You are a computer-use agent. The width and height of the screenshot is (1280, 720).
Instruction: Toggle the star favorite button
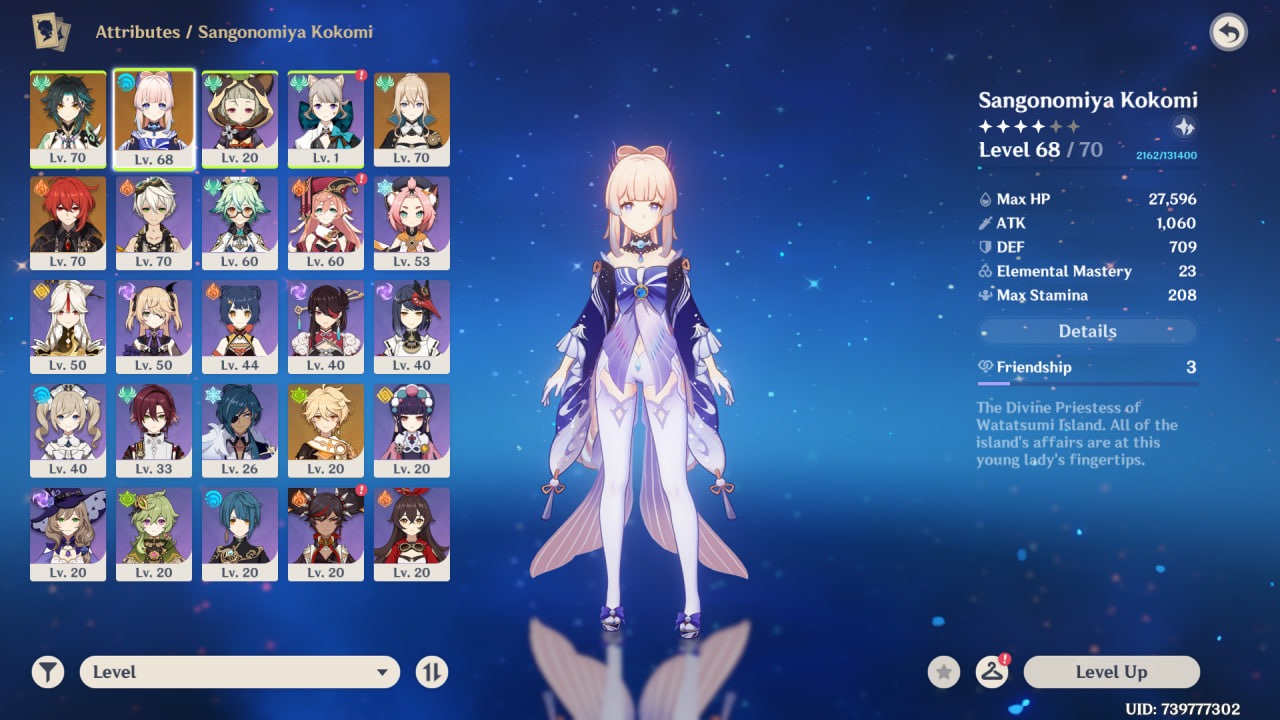(x=943, y=672)
